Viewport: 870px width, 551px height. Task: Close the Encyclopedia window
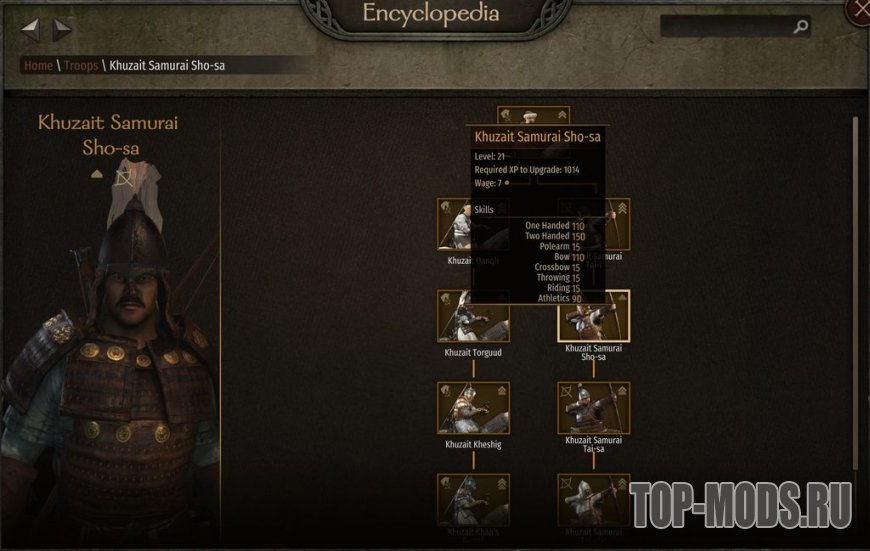click(x=859, y=12)
